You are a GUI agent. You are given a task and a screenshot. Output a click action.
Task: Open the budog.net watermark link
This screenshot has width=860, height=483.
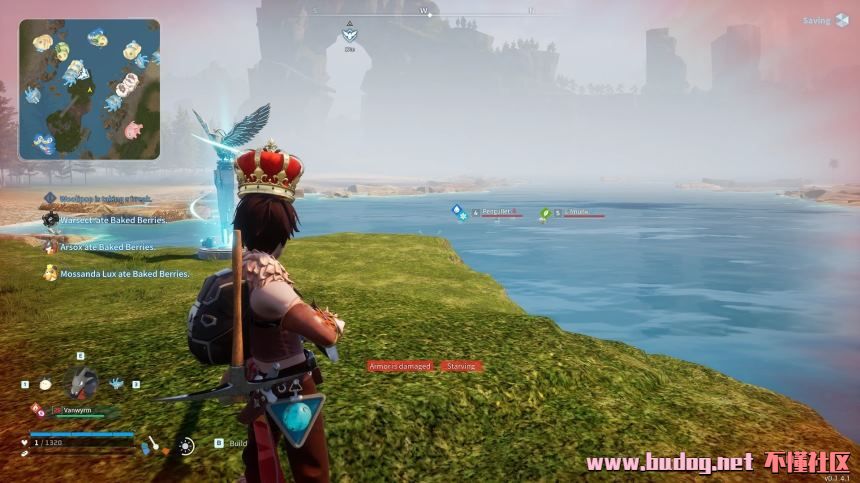point(668,462)
